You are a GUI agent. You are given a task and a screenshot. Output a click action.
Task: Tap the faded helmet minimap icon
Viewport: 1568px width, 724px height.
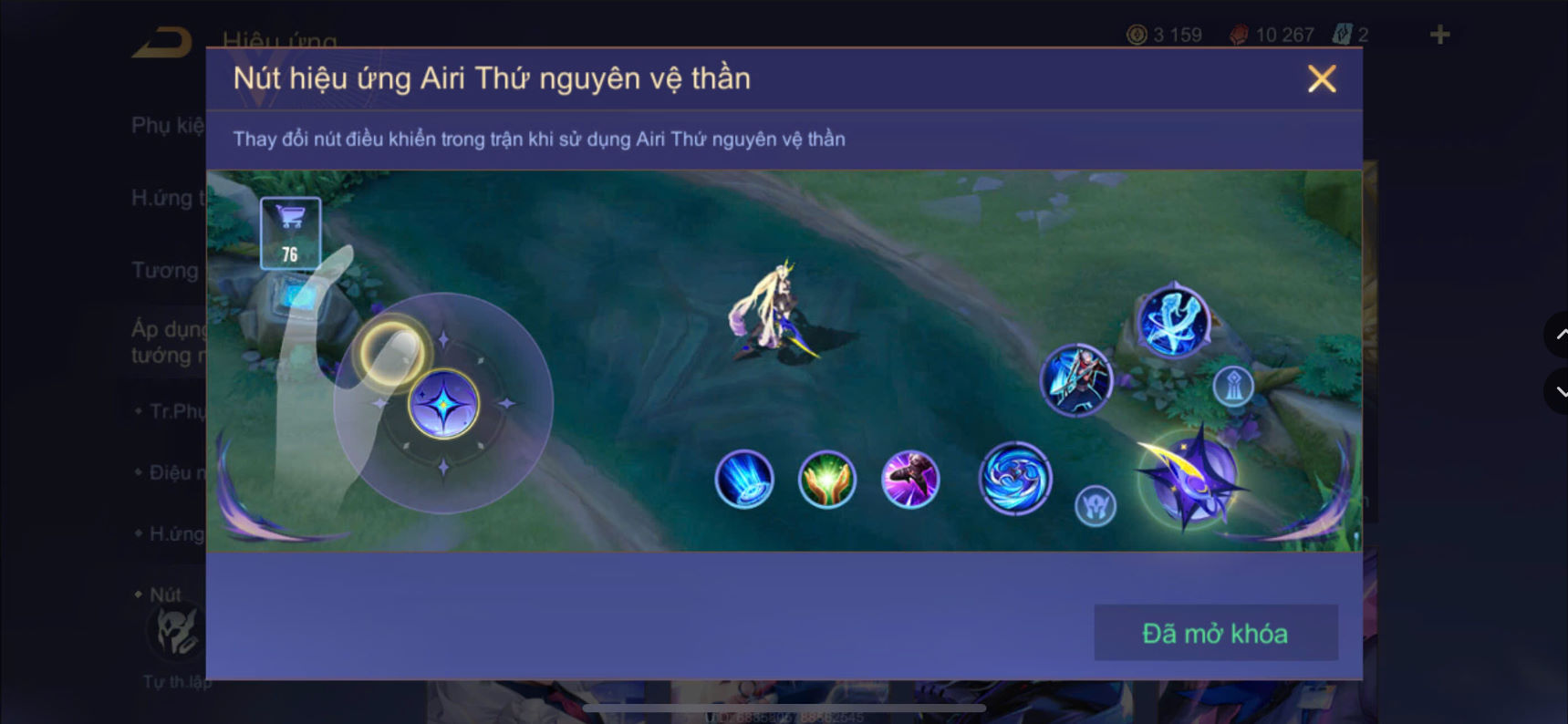(1097, 507)
